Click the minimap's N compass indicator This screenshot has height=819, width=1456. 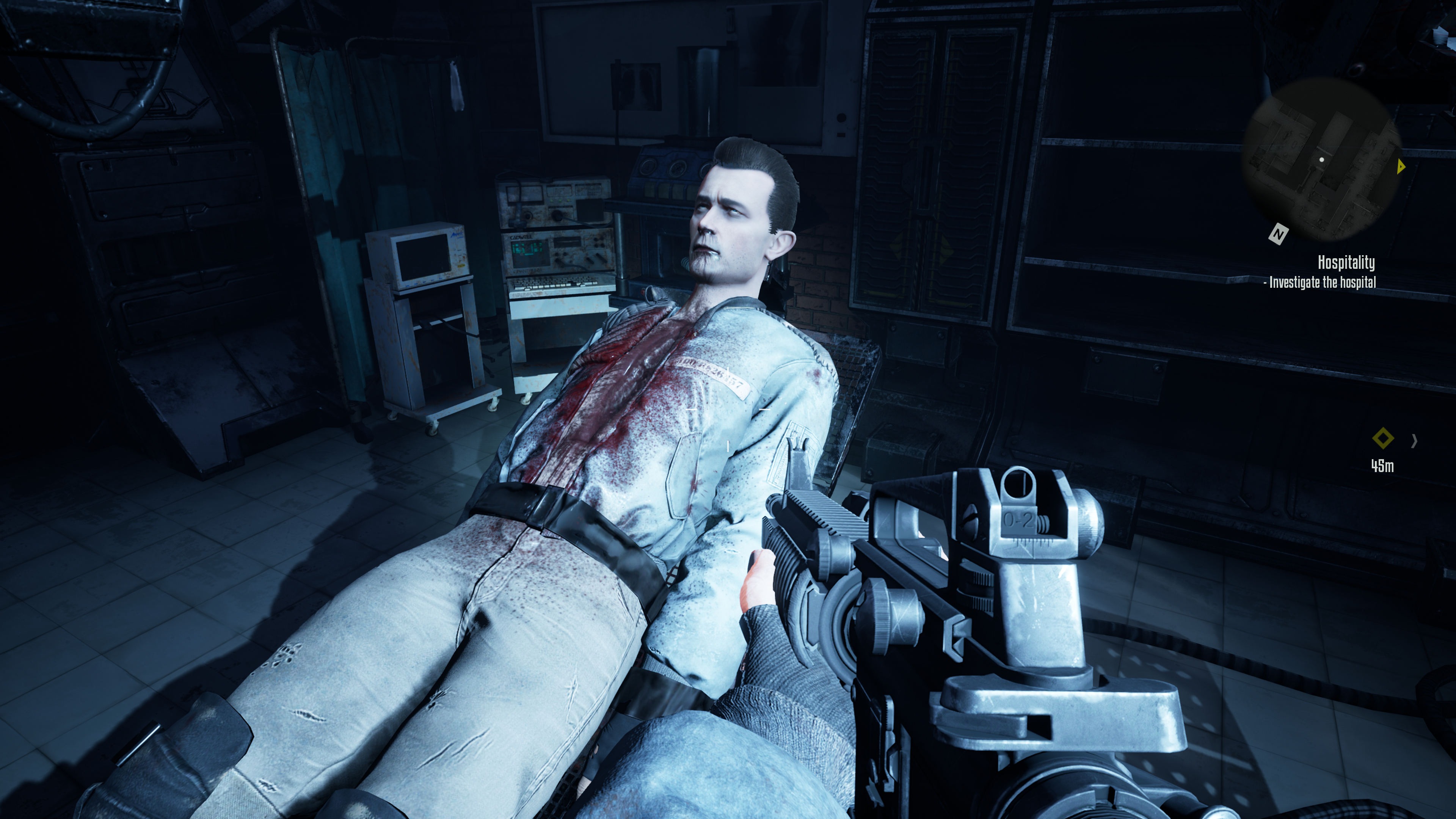[1278, 234]
